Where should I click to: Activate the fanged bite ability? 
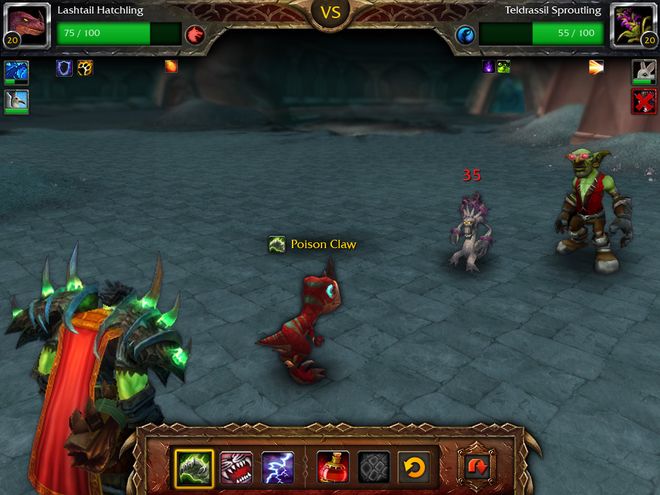(236, 467)
